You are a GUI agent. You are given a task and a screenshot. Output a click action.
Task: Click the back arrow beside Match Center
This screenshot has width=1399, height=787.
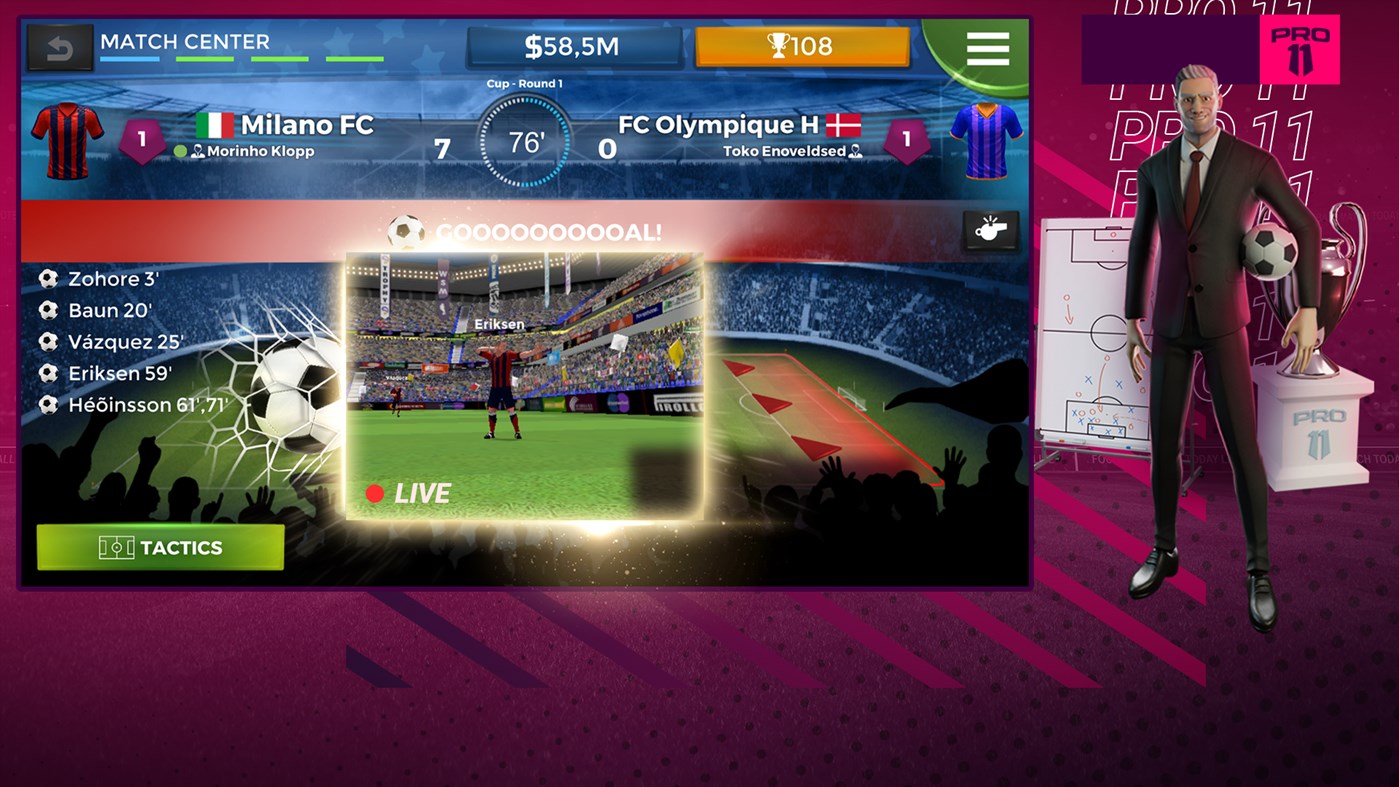[60, 45]
